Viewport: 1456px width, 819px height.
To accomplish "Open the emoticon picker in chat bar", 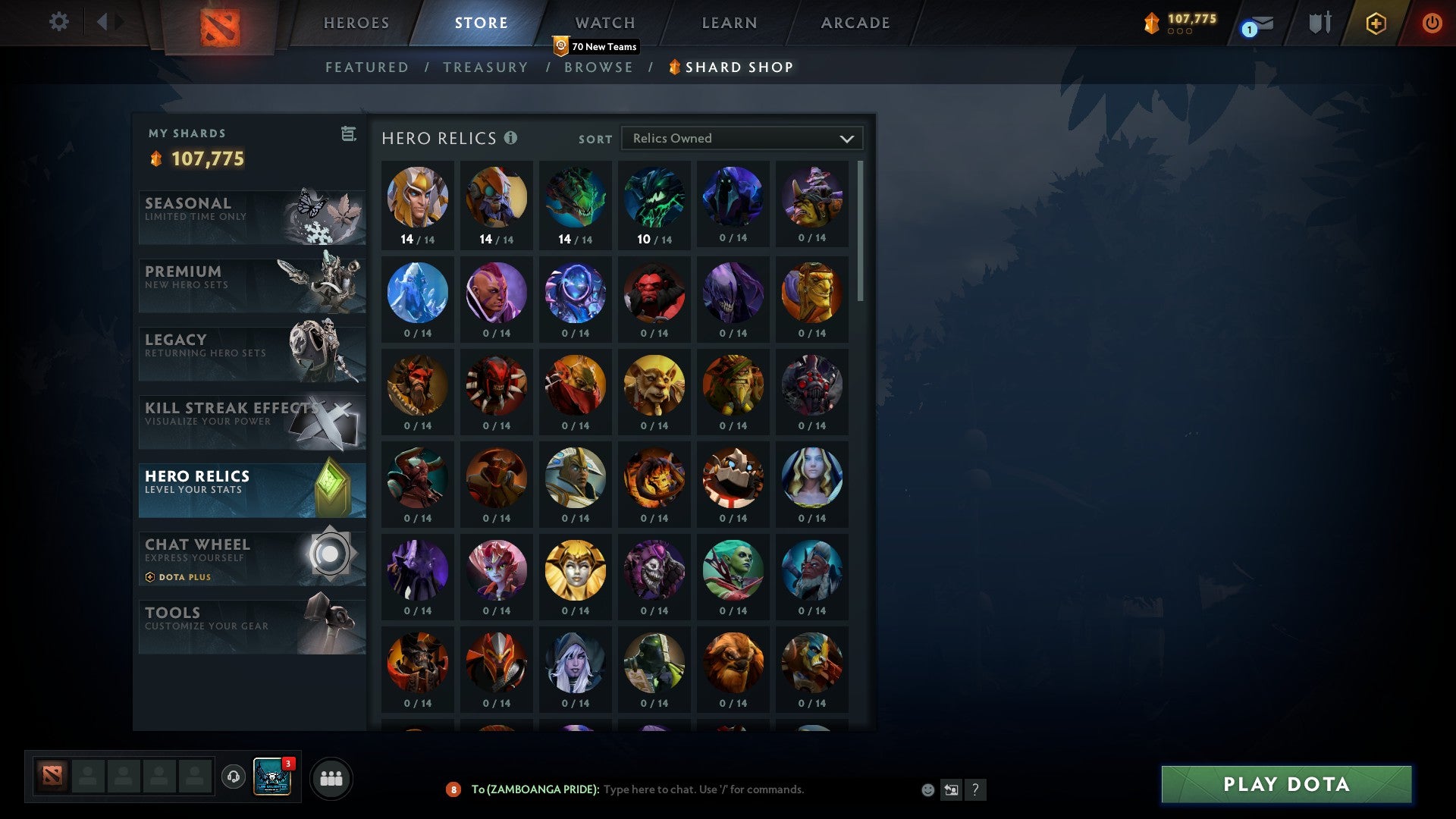I will [x=928, y=789].
